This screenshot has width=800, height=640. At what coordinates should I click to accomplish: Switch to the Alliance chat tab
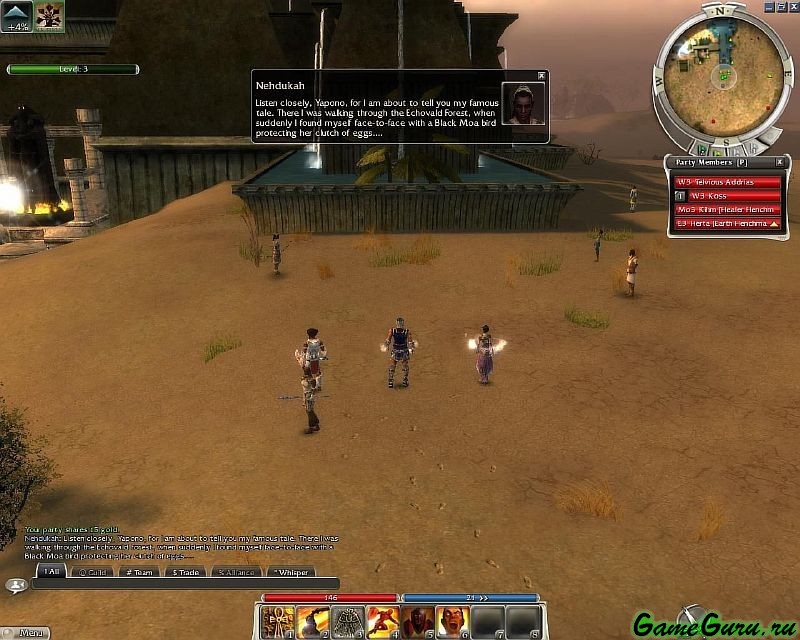pos(236,572)
